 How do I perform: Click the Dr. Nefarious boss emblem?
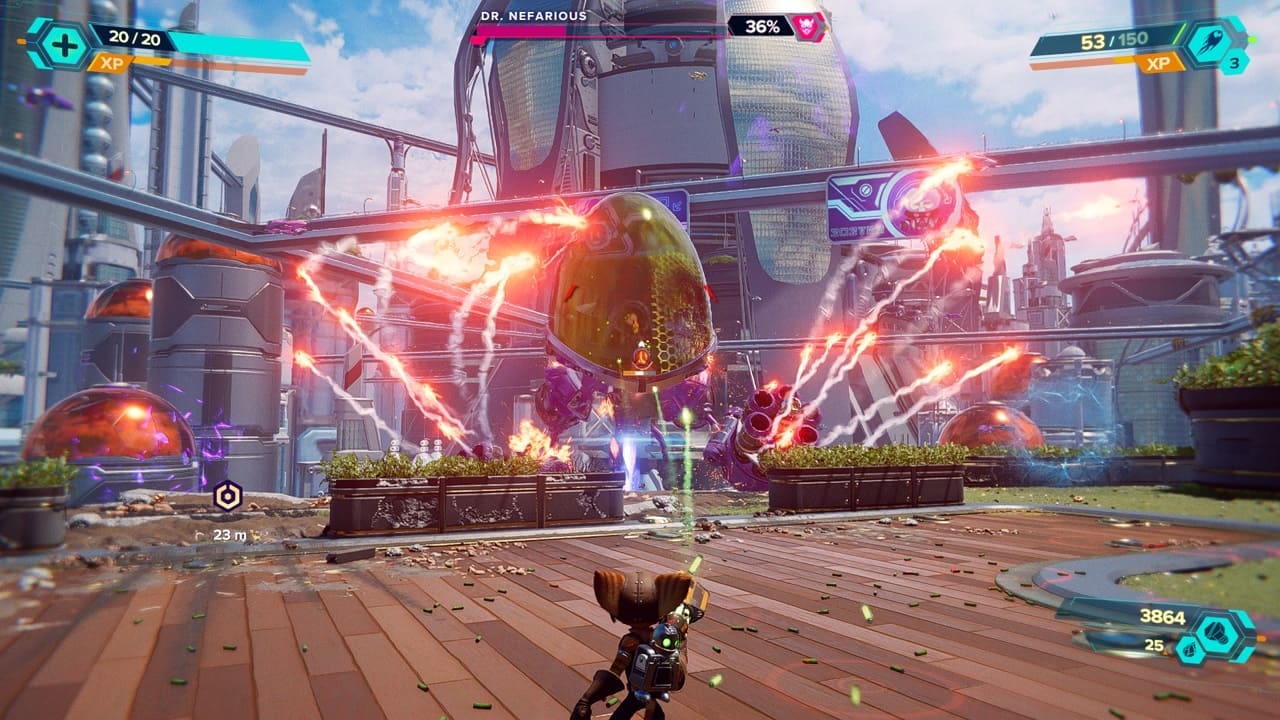tap(806, 27)
